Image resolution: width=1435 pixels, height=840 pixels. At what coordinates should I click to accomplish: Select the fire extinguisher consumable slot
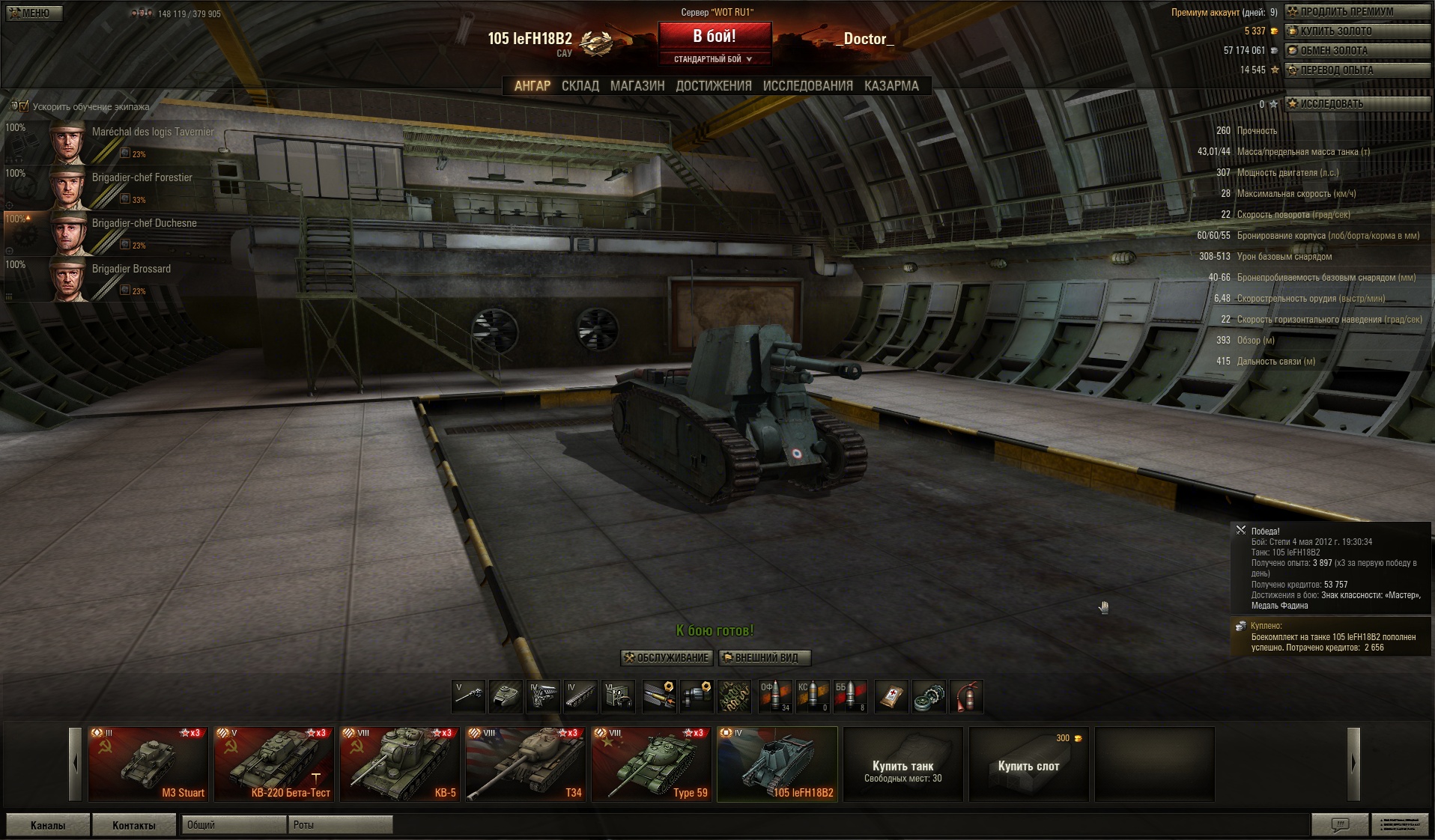point(966,696)
